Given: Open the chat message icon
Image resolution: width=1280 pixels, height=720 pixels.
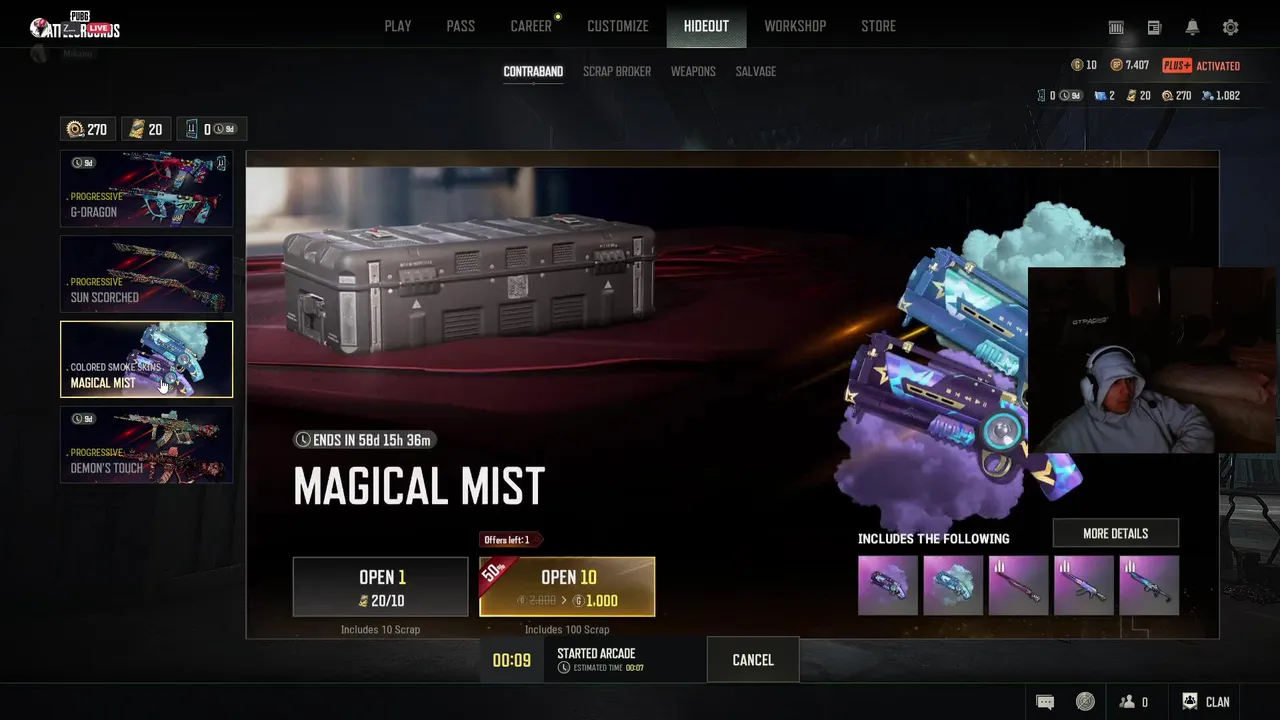Looking at the screenshot, I should [x=1045, y=702].
